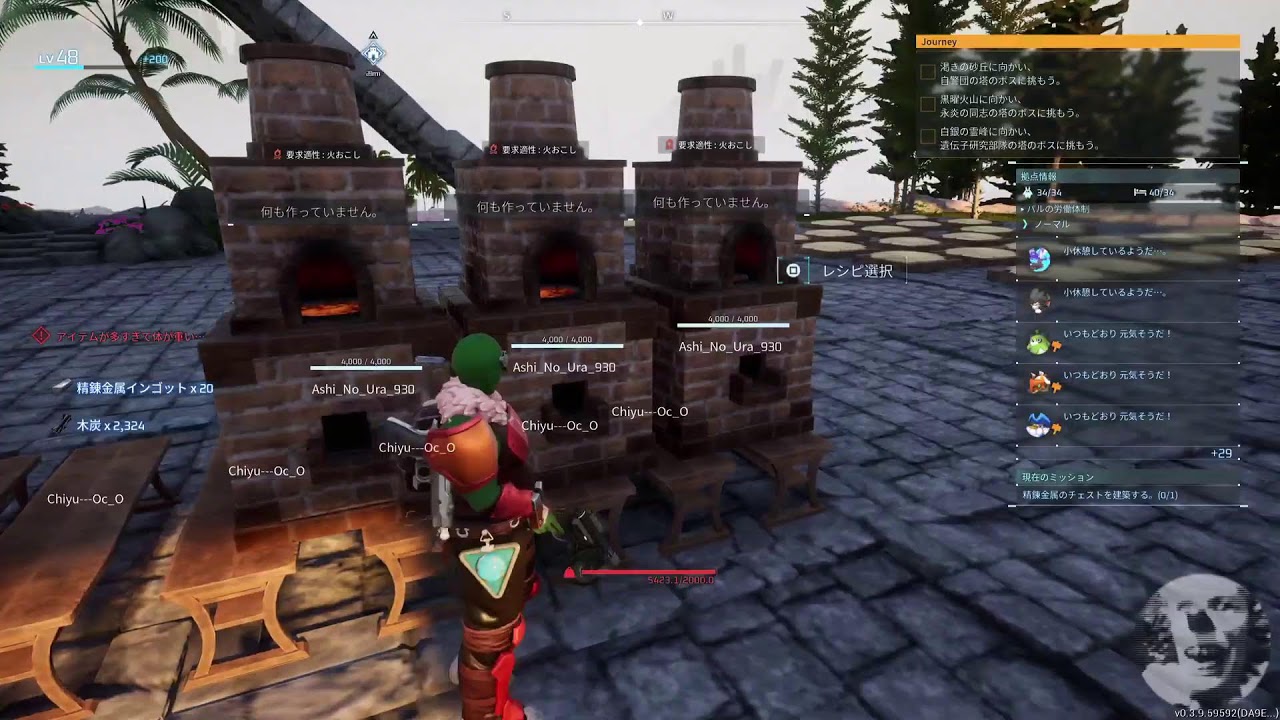Click the ノーマル work mode entry
1280x720 pixels.
tap(1052, 225)
